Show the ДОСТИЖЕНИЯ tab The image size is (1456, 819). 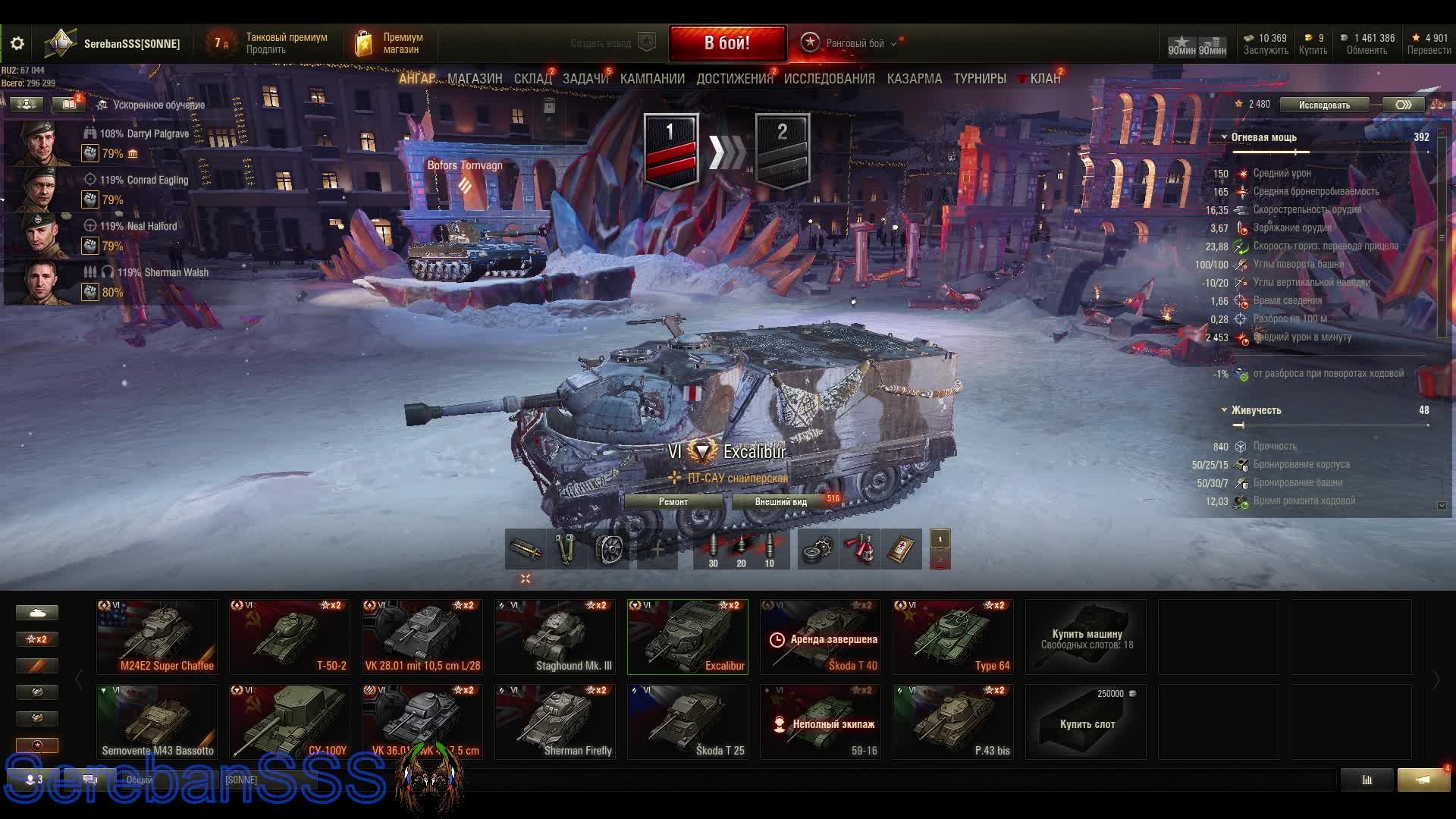(x=734, y=79)
